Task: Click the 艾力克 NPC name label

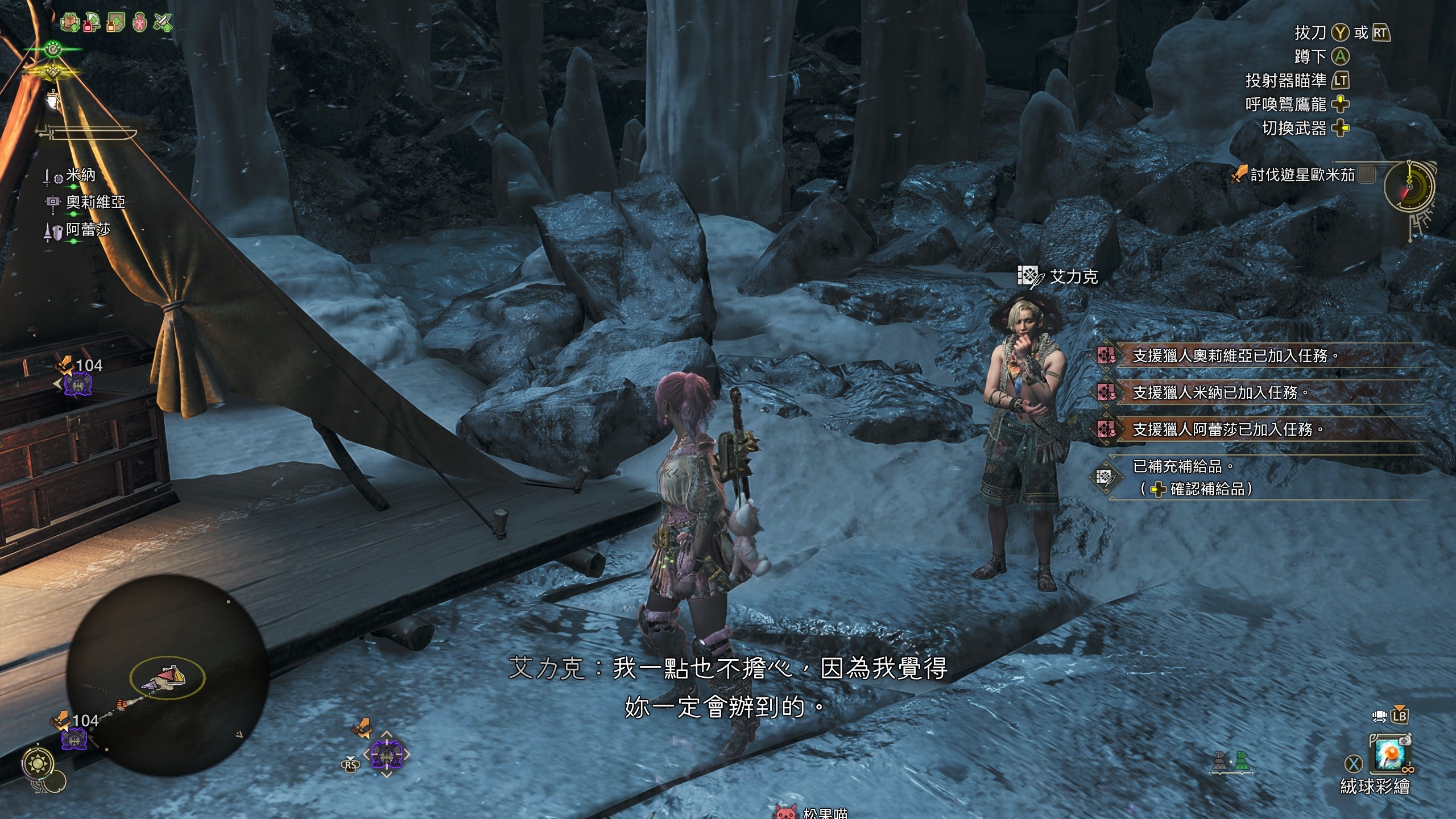Action: [x=1073, y=277]
